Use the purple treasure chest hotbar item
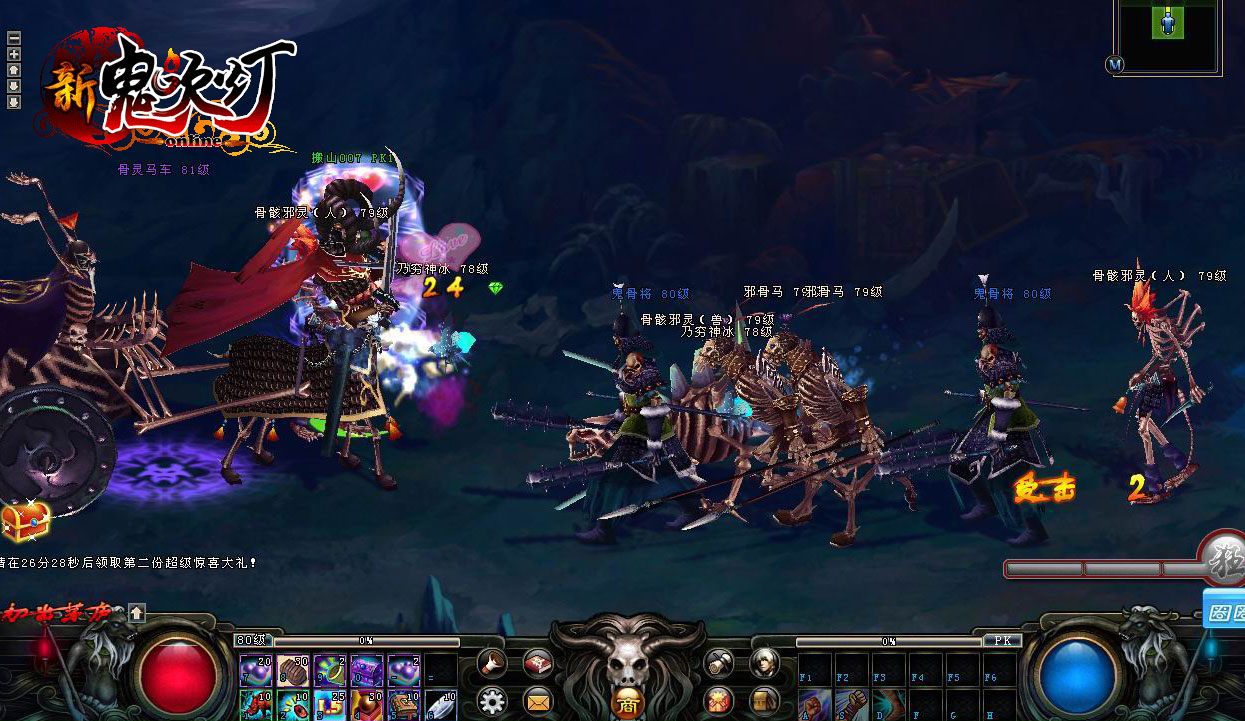This screenshot has width=1245, height=721. [366, 669]
